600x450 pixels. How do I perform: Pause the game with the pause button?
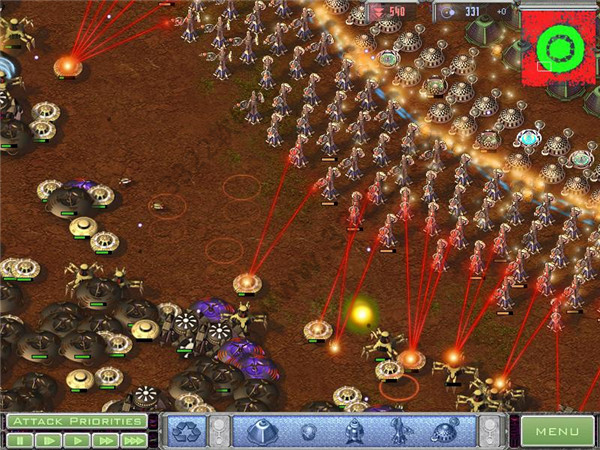click(18, 439)
